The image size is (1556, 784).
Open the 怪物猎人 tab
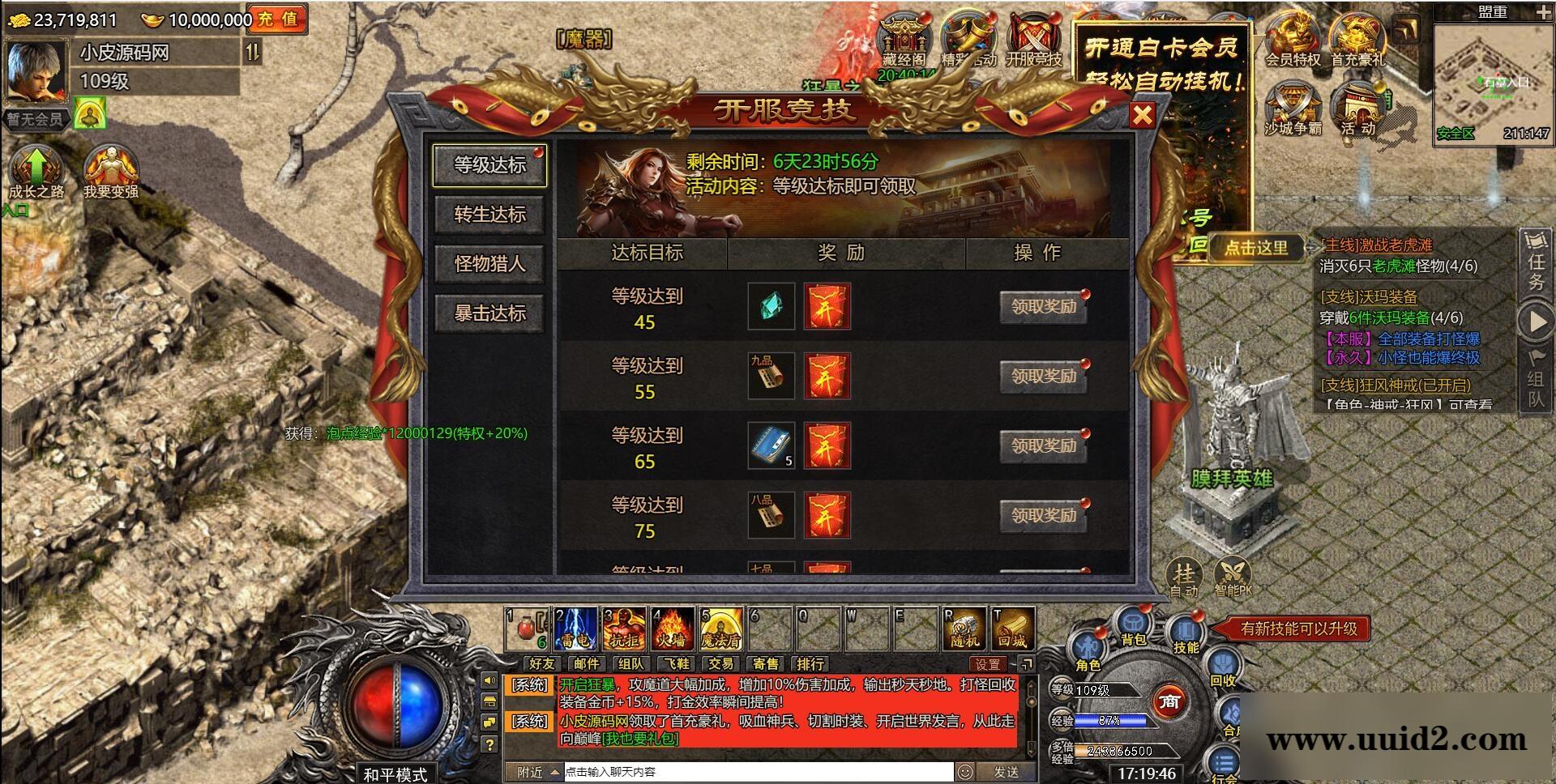(x=489, y=264)
